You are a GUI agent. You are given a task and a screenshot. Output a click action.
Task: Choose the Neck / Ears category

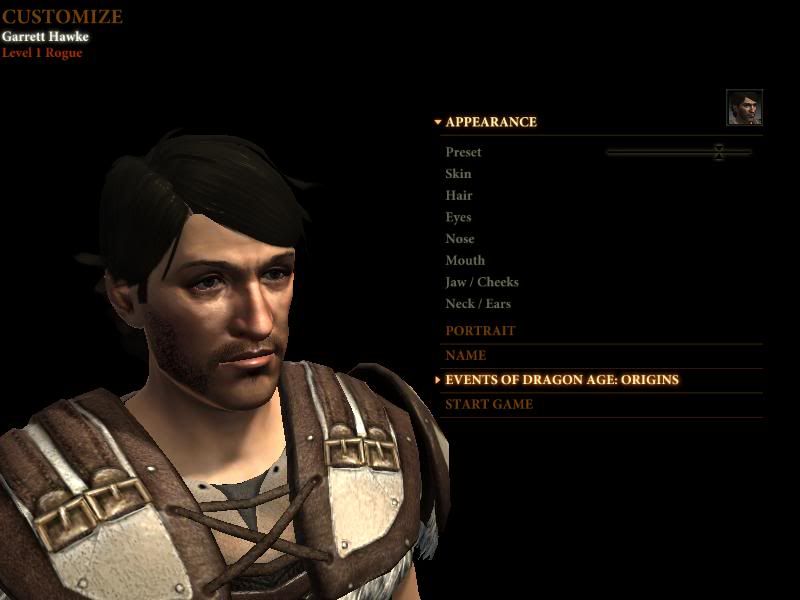pyautogui.click(x=478, y=304)
